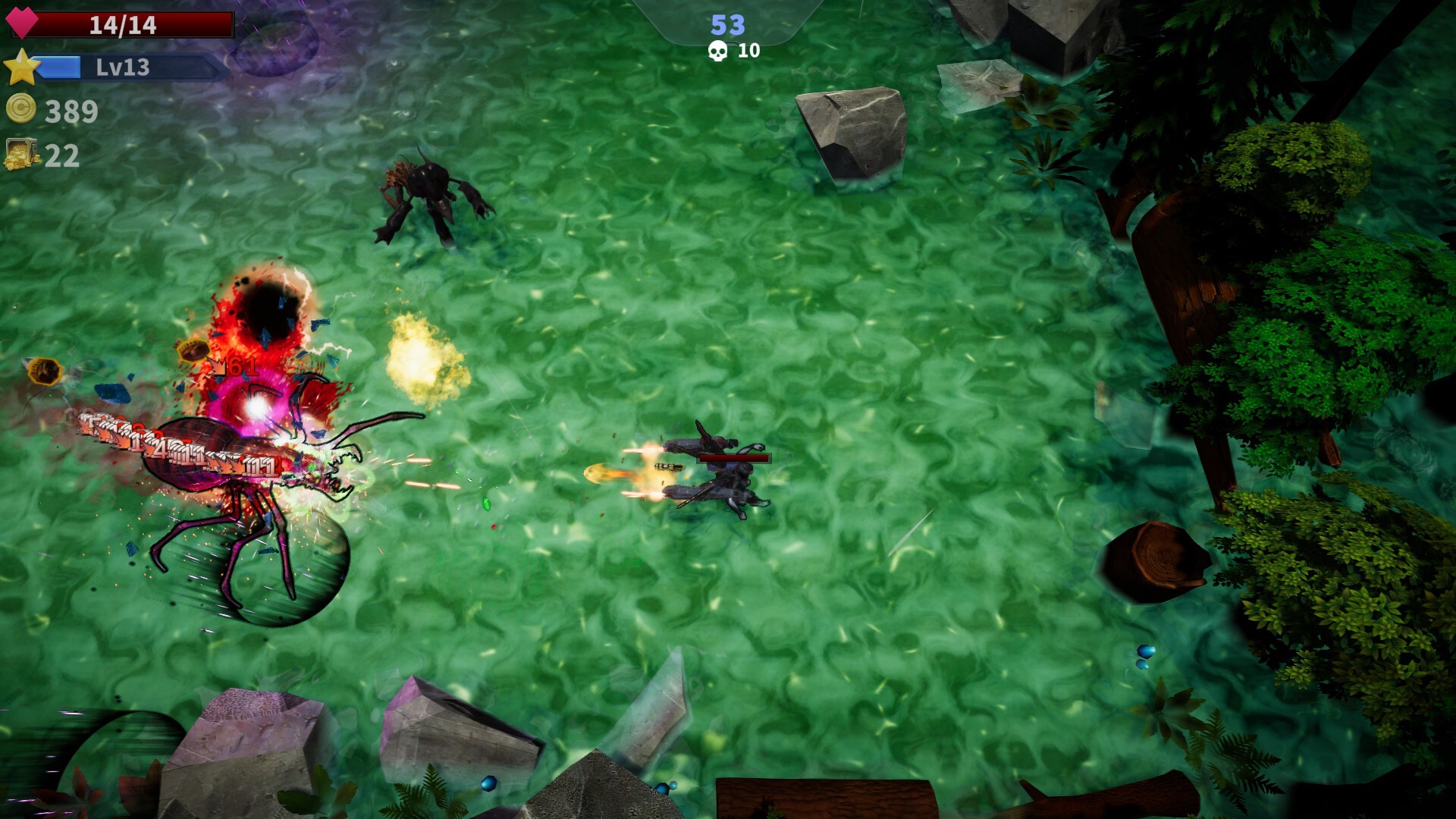
Task: Select the yellow star icon next to Lv13
Action: (23, 68)
